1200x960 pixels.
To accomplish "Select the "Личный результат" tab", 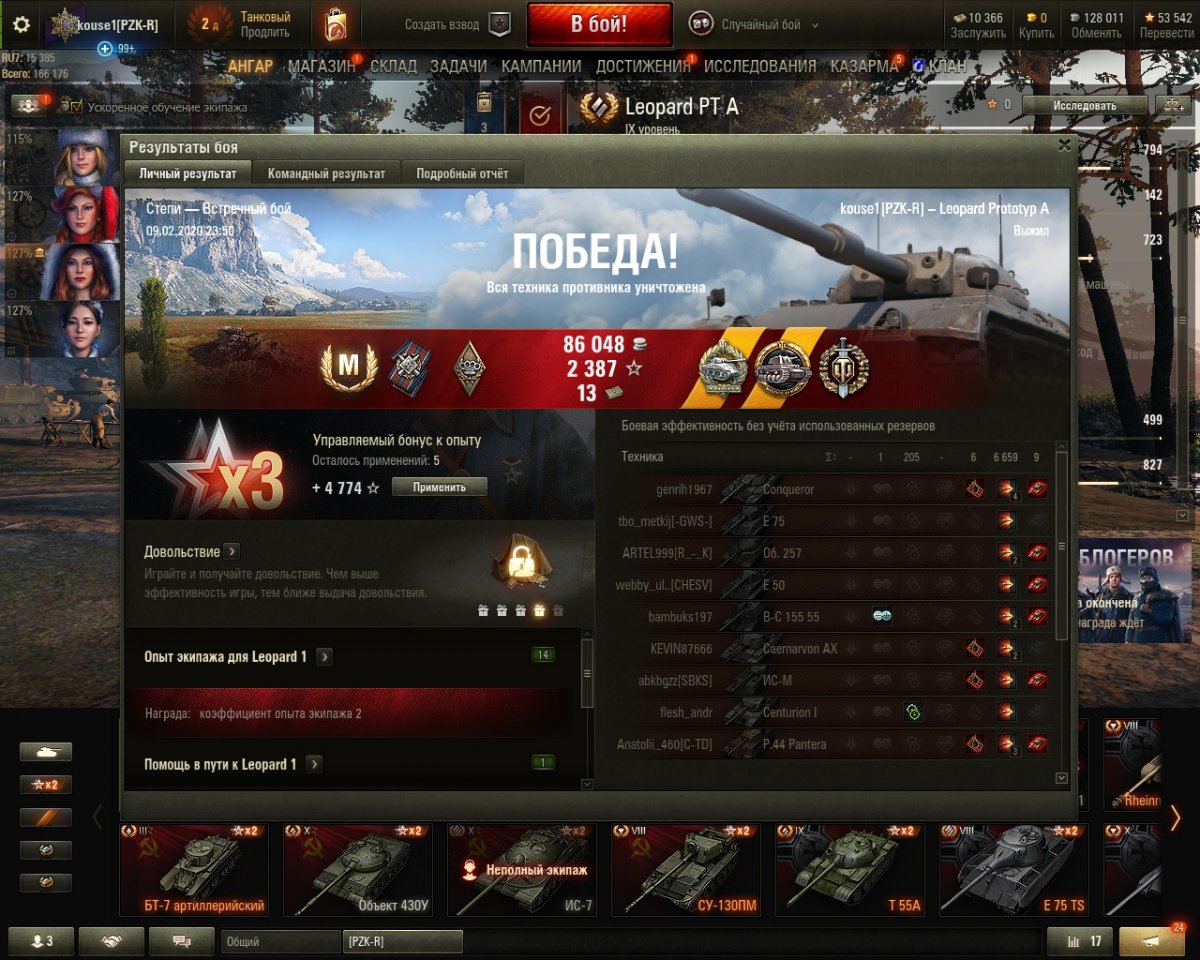I will point(188,173).
